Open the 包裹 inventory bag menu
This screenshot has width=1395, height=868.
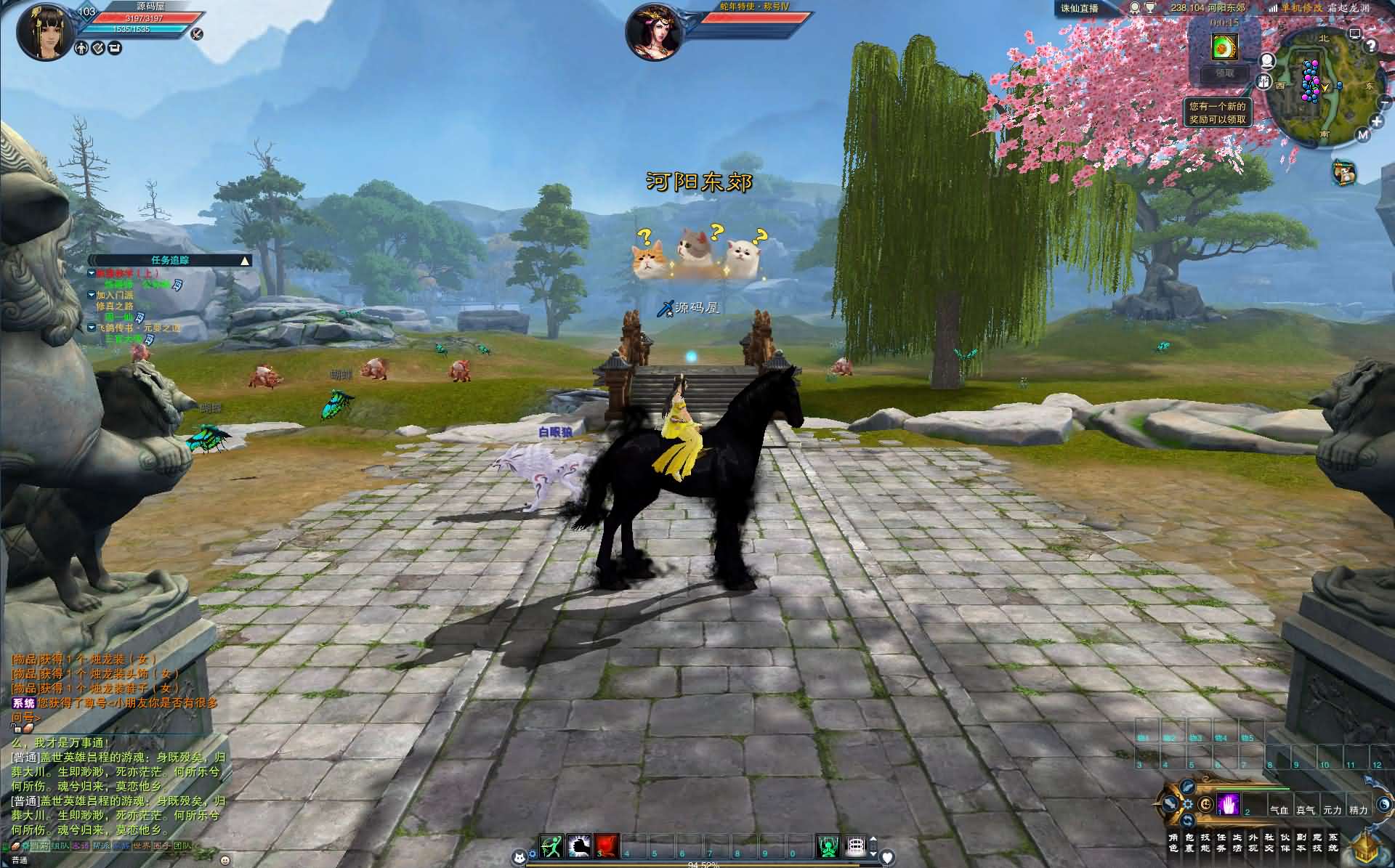pyautogui.click(x=1189, y=843)
